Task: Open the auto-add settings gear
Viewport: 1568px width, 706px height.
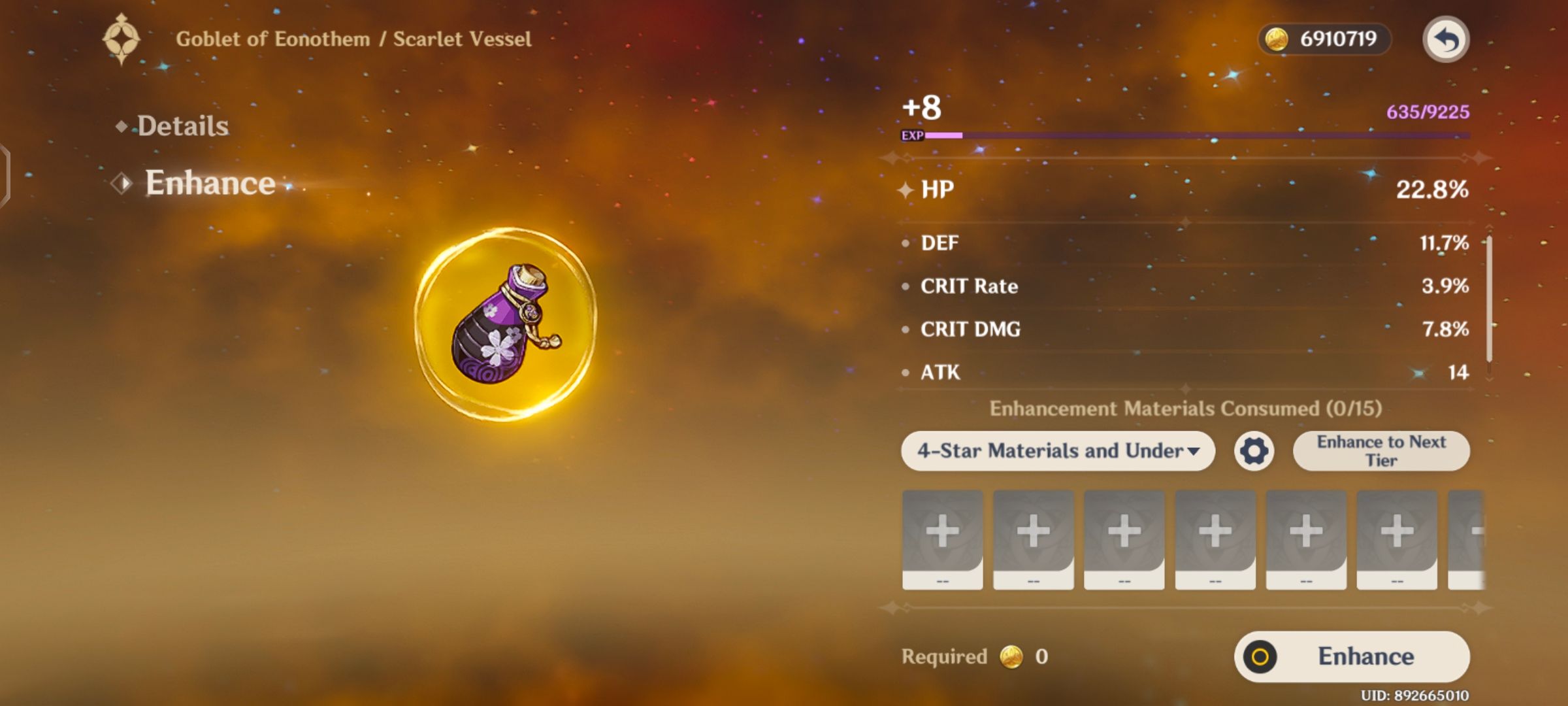Action: click(x=1253, y=450)
